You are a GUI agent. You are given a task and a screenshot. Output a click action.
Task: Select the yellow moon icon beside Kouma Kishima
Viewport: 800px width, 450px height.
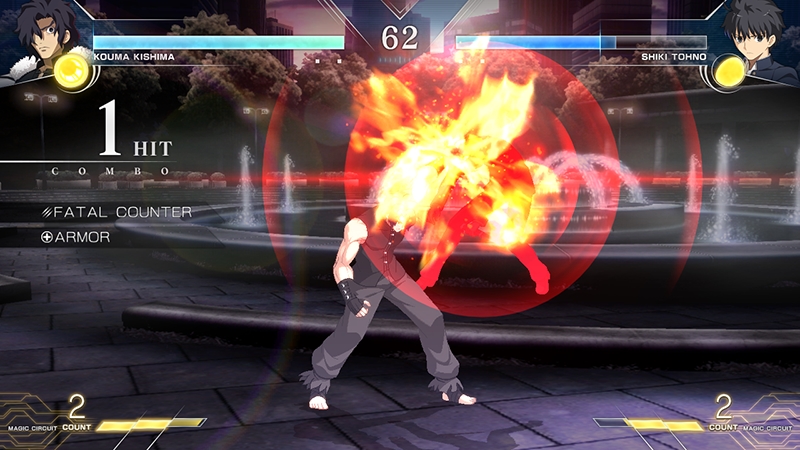pos(70,70)
